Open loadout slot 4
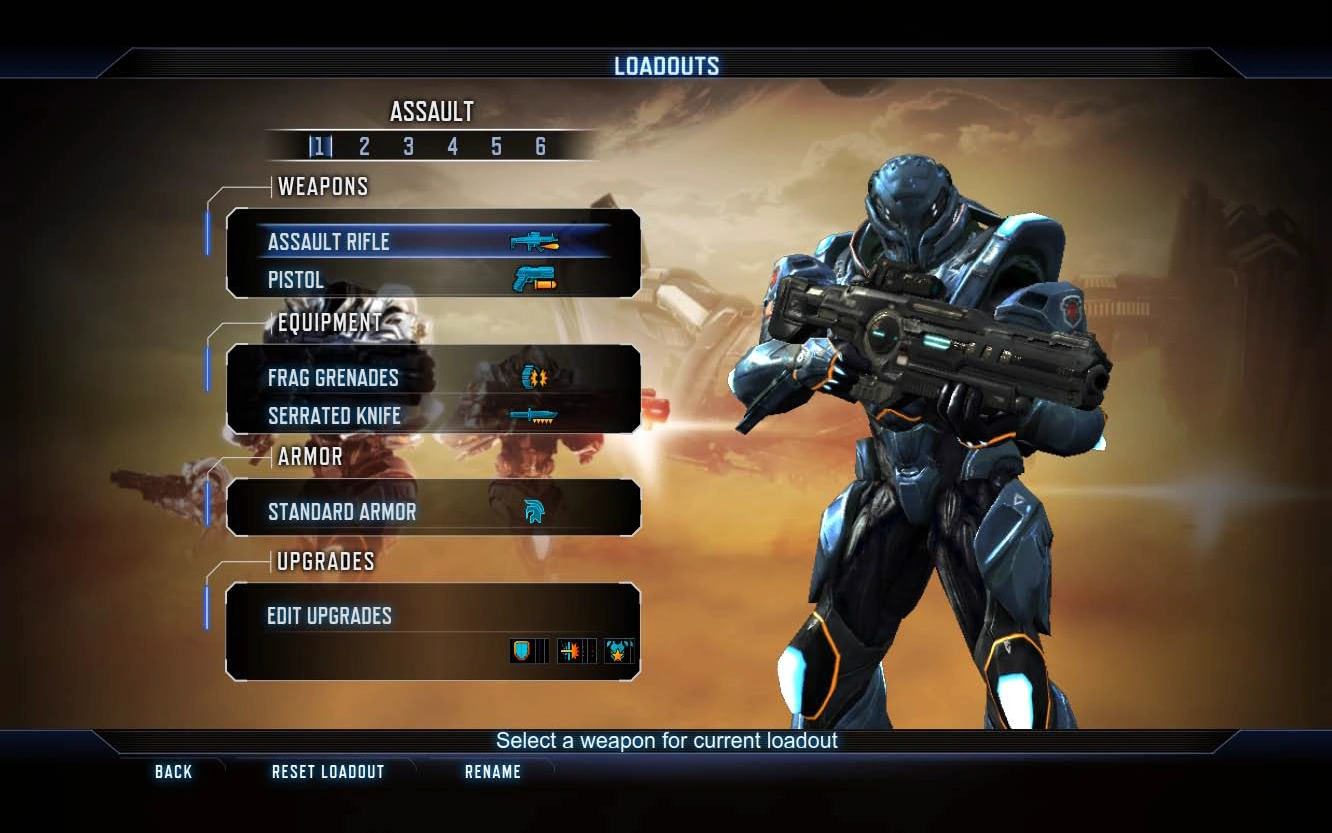This screenshot has height=833, width=1332. click(451, 145)
